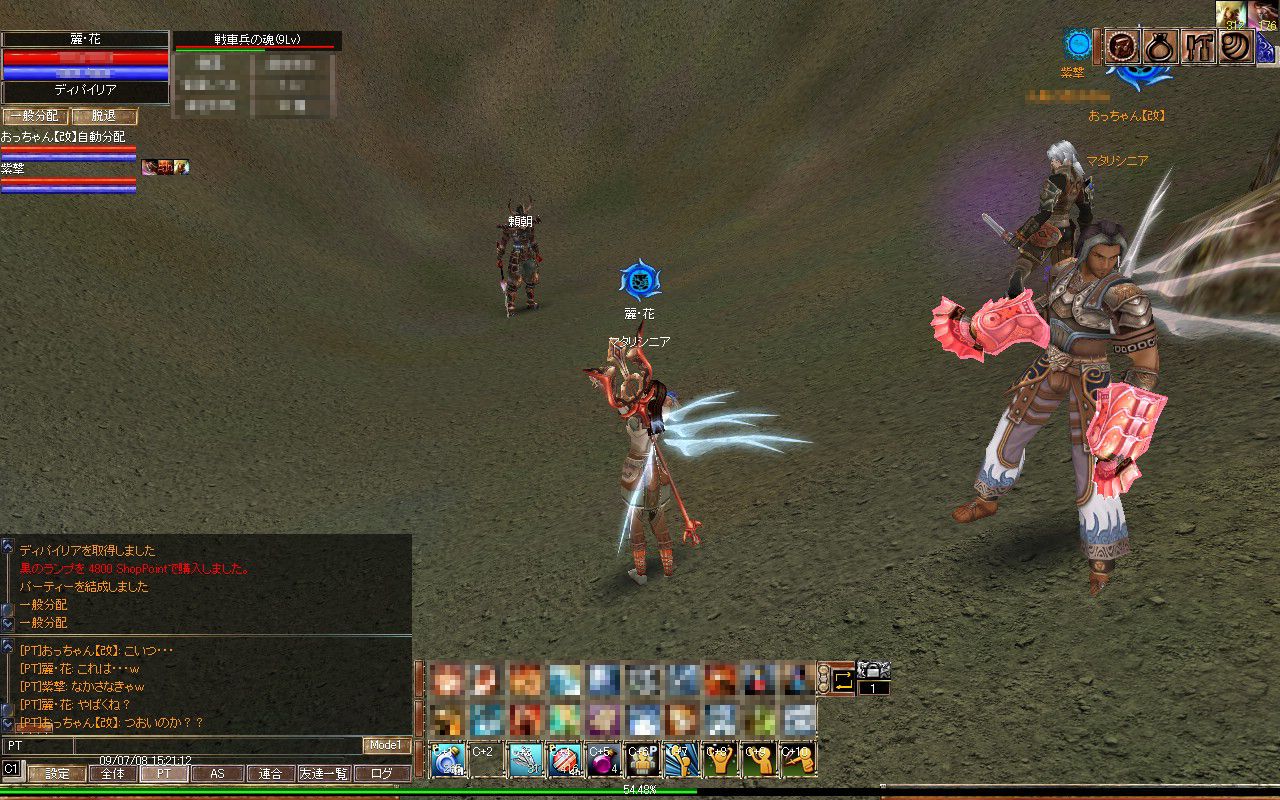Toggle the Mode1 chat mode button
The width and height of the screenshot is (1280, 800).
[x=386, y=745]
